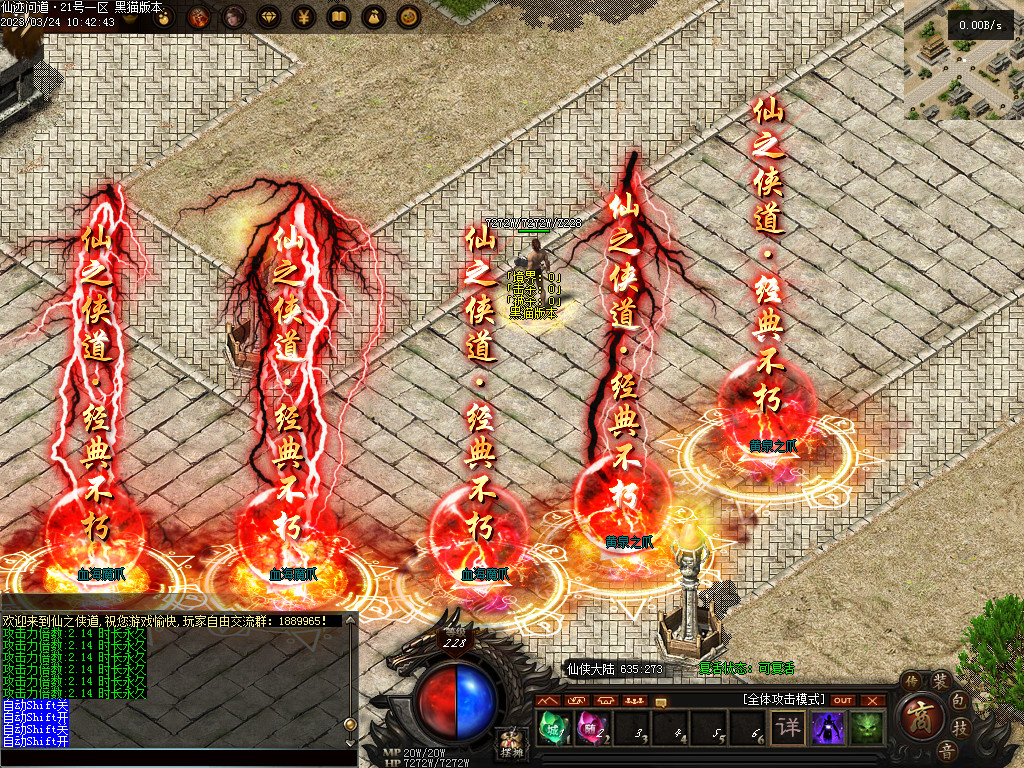Viewport: 1024px width, 768px height.
Task: Open the book icon in top bar
Action: point(339,16)
